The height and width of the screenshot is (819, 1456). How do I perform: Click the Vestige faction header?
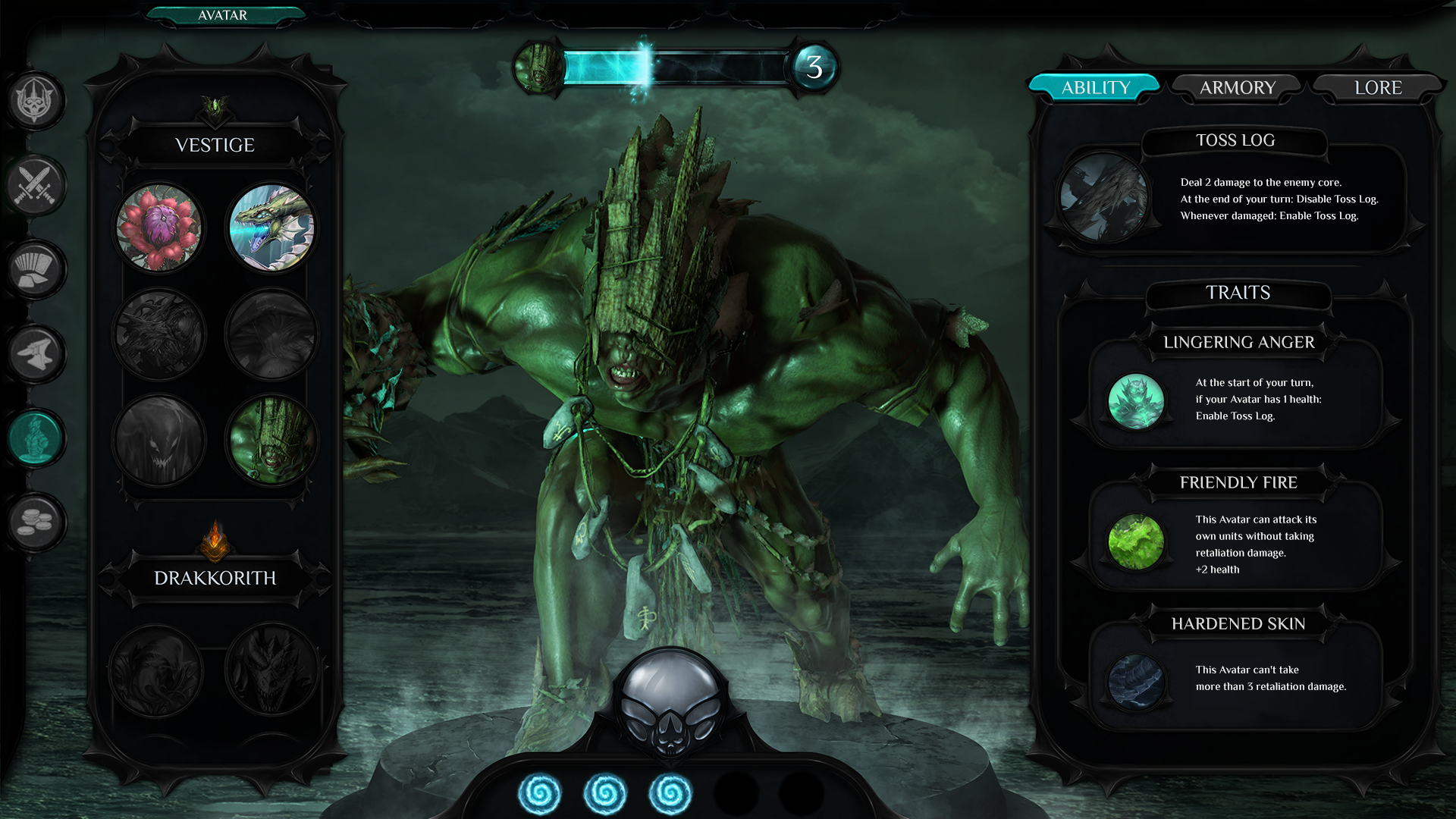click(x=215, y=145)
